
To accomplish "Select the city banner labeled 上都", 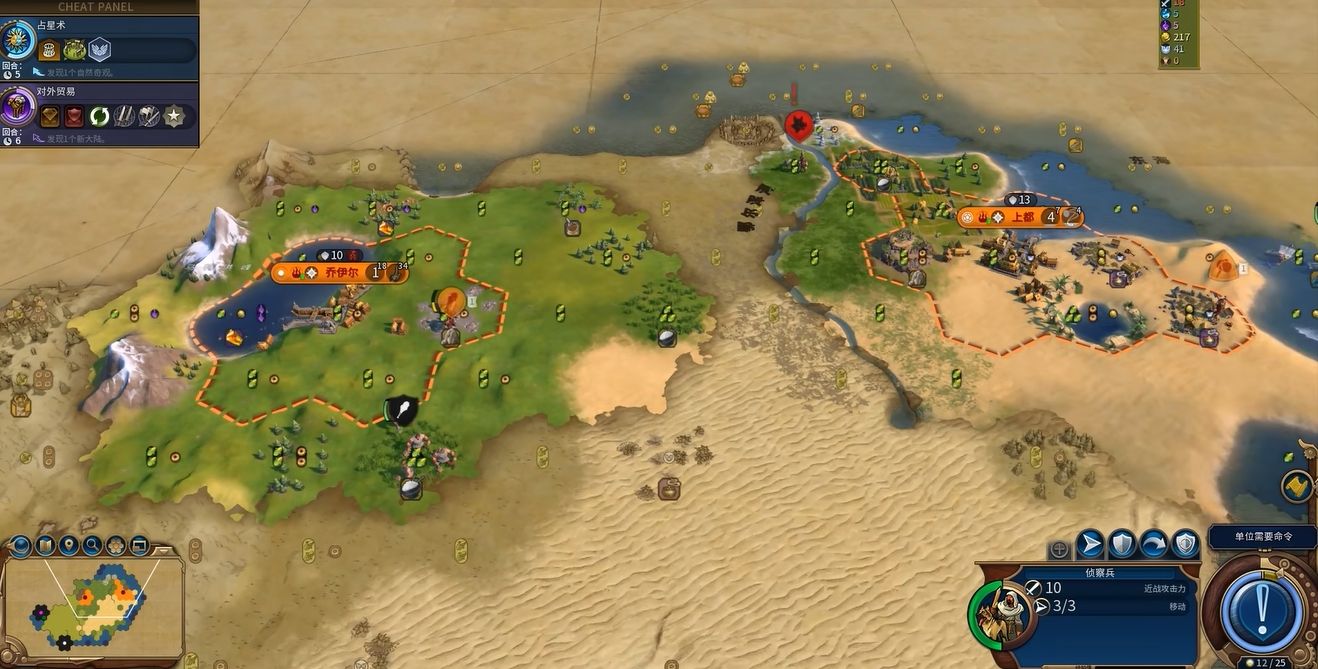I will (1021, 217).
